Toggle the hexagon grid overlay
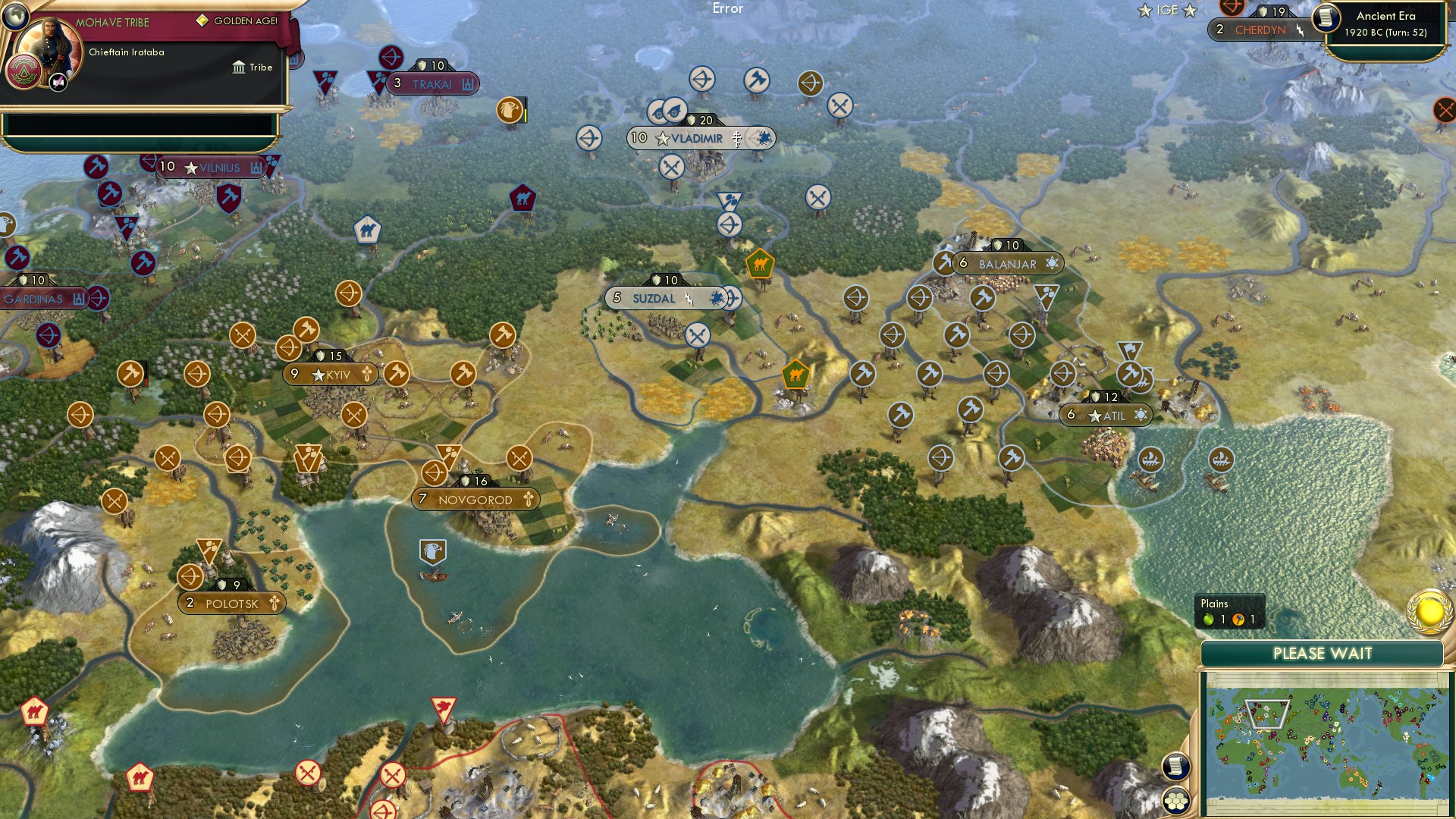Screen dimensions: 1456x819 [1176, 798]
